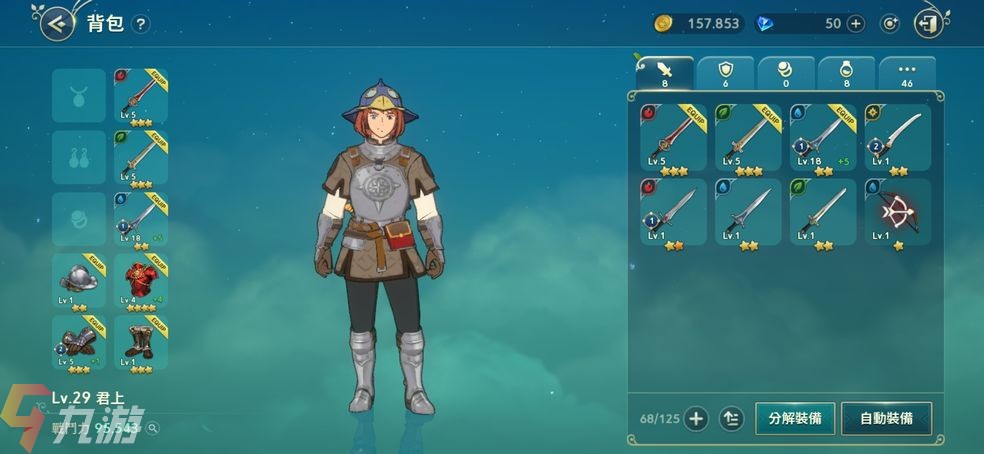Go back using the arrow button
The image size is (984, 454).
click(58, 23)
